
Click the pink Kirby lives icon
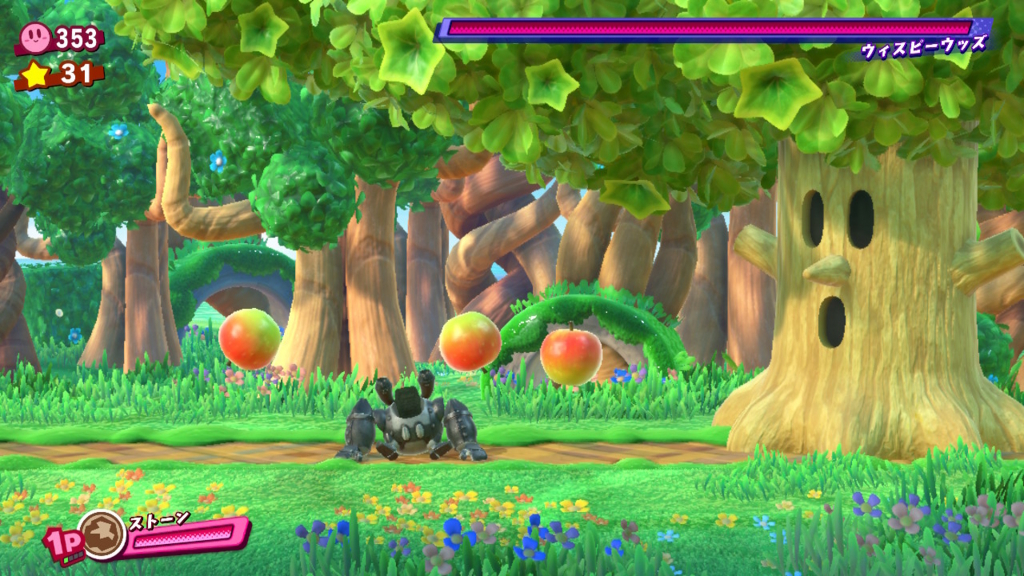35,38
